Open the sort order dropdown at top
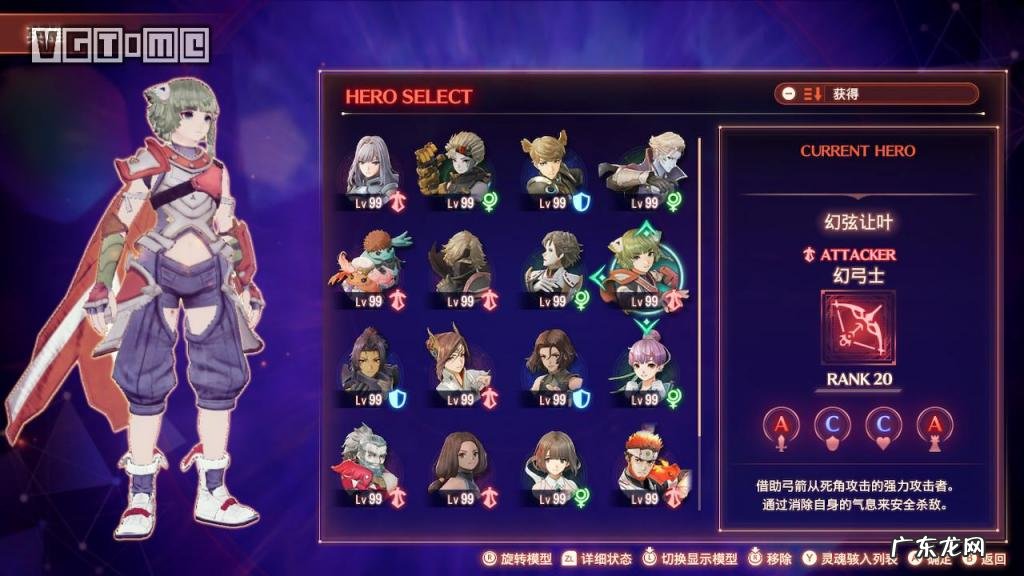The image size is (1024, 576). click(x=875, y=94)
